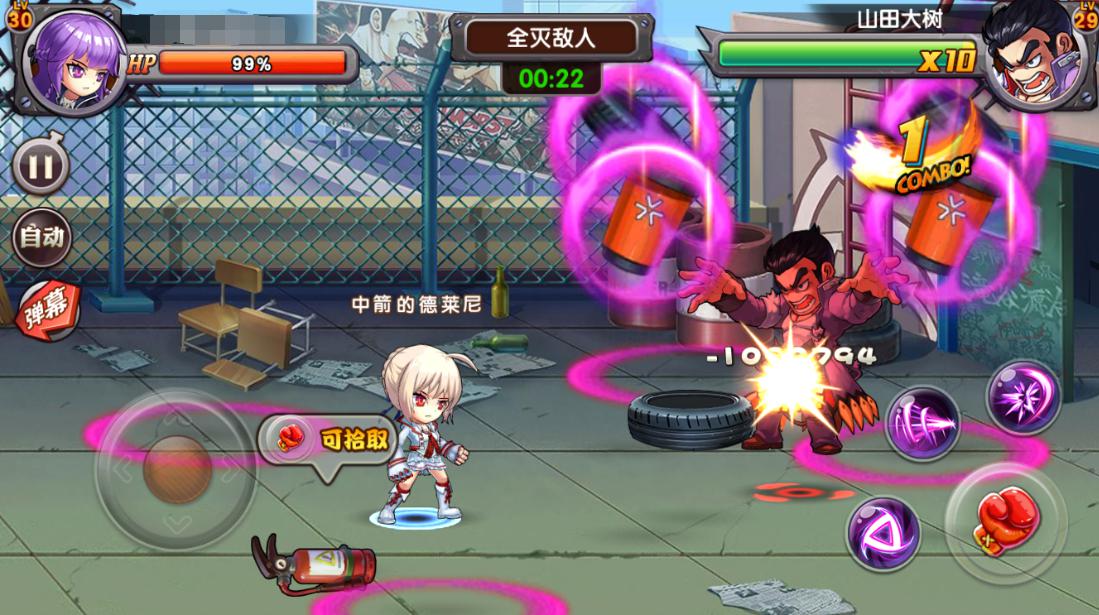The image size is (1099, 615).
Task: Activate the purple triangle dash skill
Action: (884, 533)
